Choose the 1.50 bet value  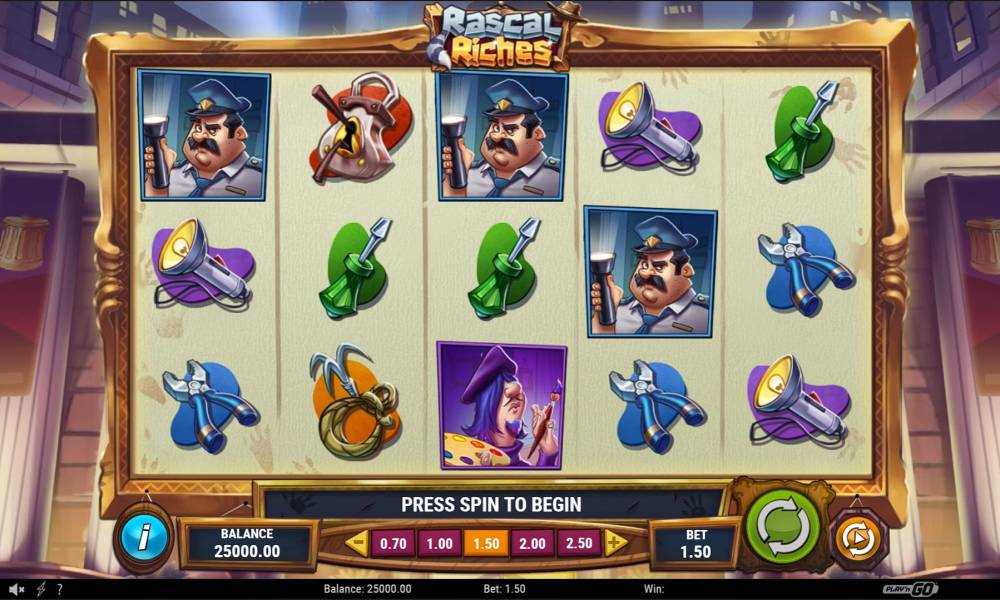[486, 543]
